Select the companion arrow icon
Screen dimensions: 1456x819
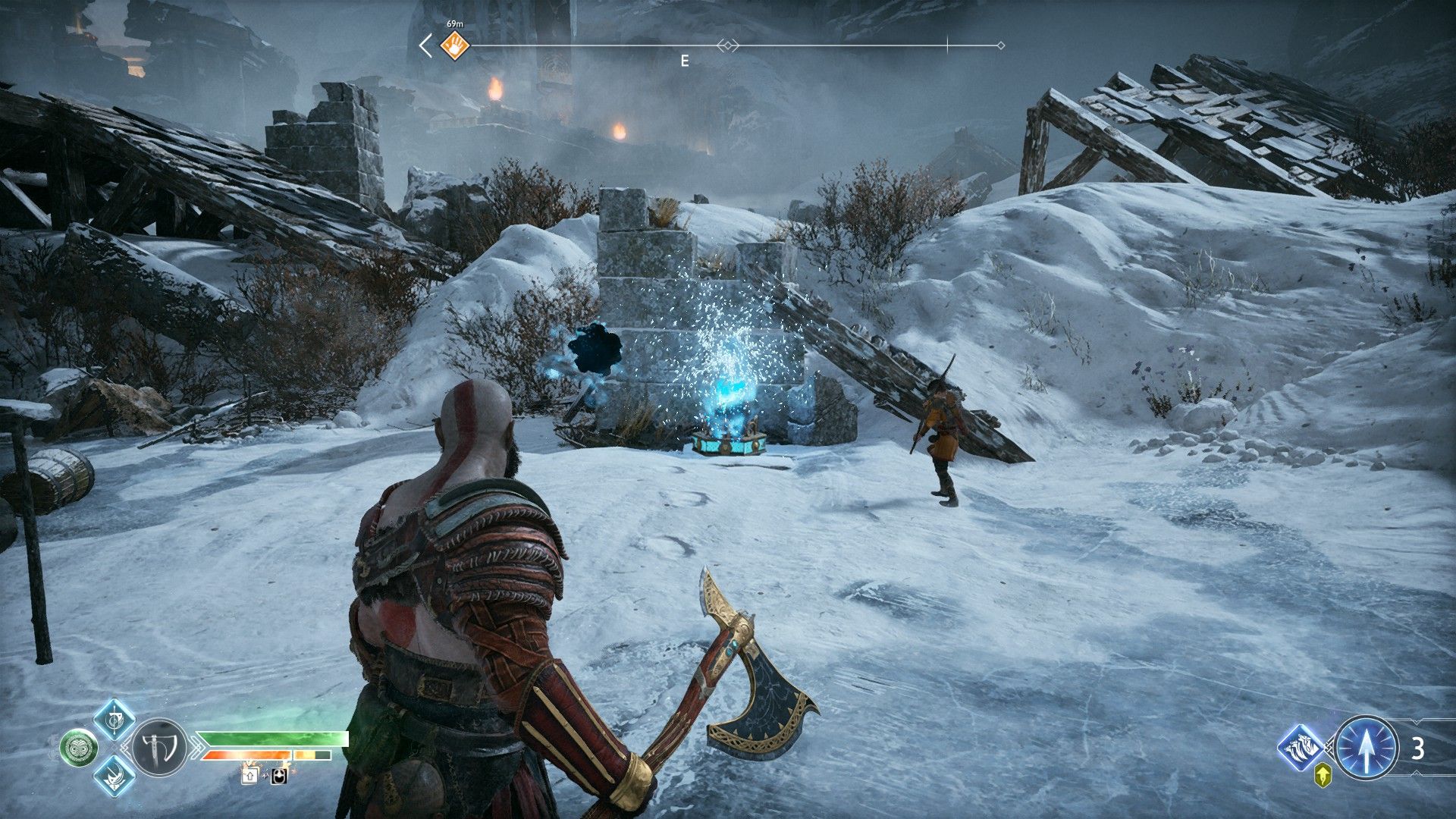click(x=1365, y=748)
